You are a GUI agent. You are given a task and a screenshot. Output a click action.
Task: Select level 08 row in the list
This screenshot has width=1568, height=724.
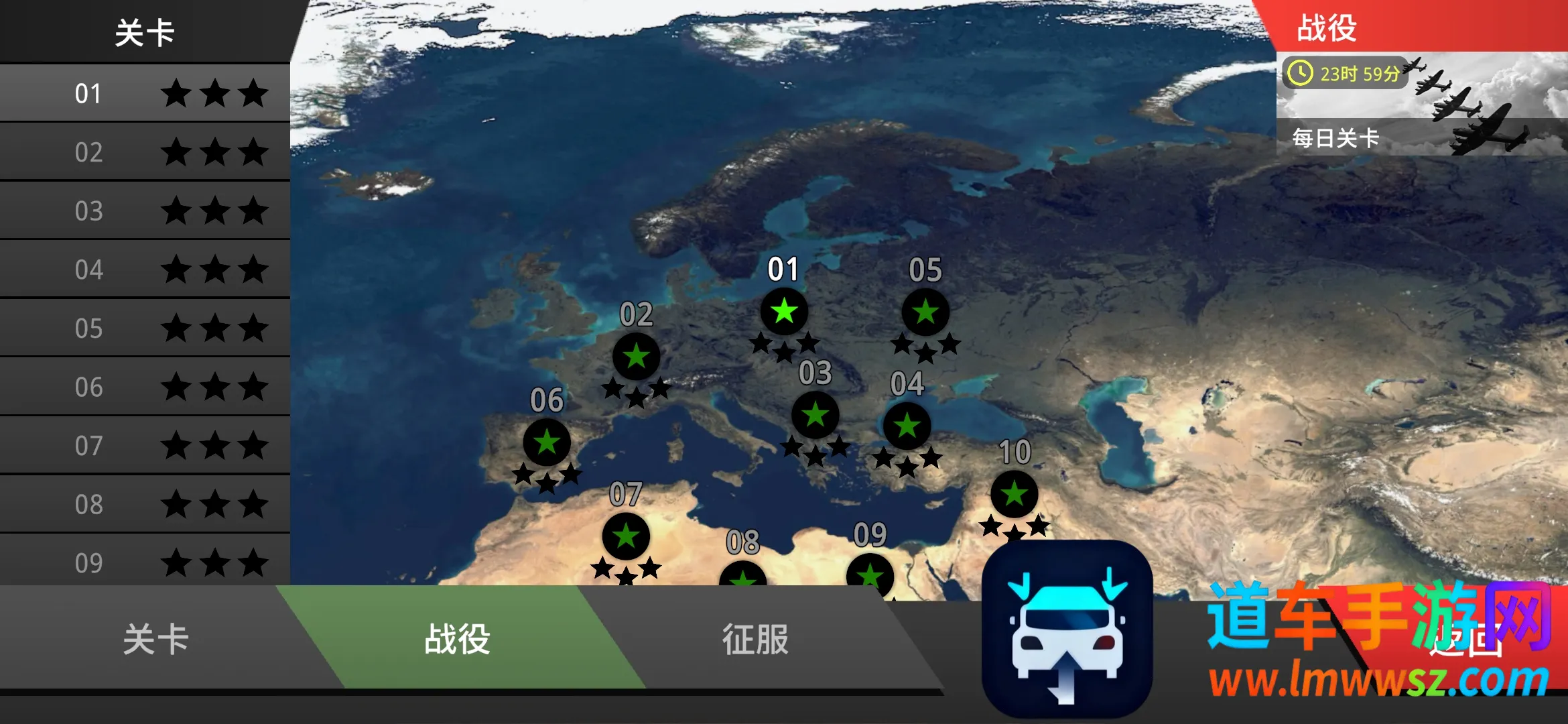[145, 504]
